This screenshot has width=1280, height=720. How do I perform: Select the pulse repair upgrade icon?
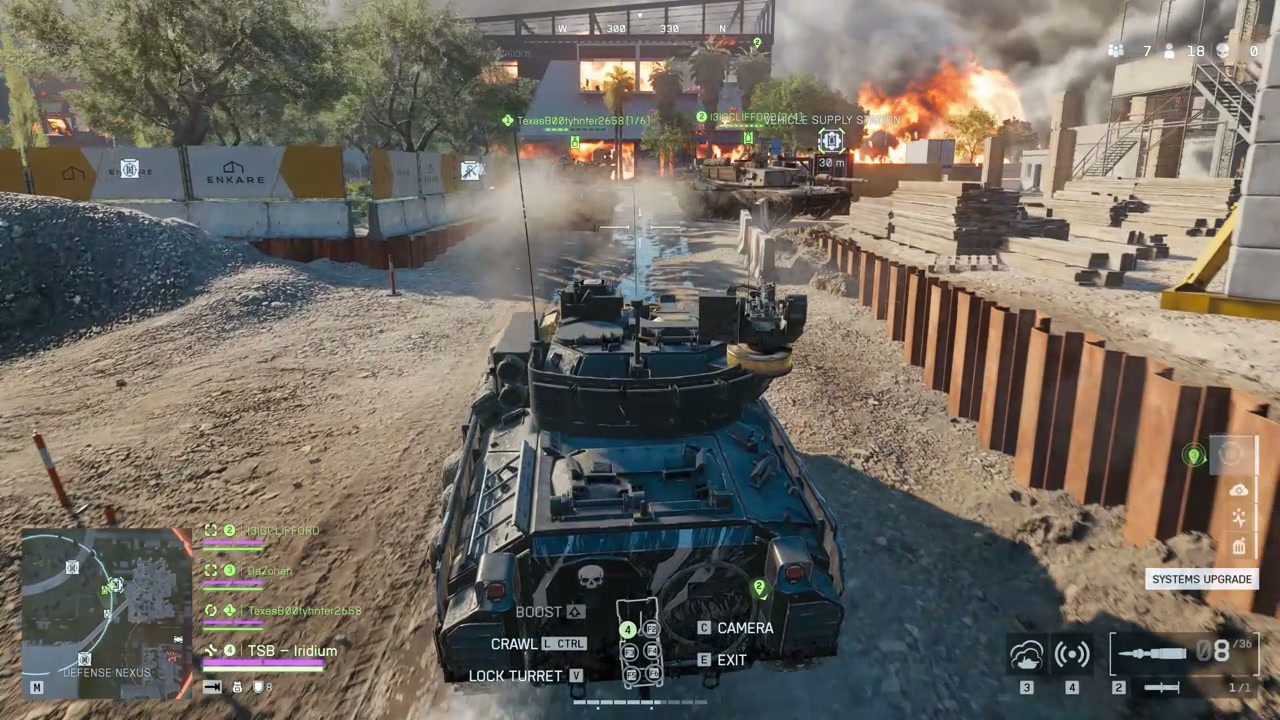(1239, 518)
